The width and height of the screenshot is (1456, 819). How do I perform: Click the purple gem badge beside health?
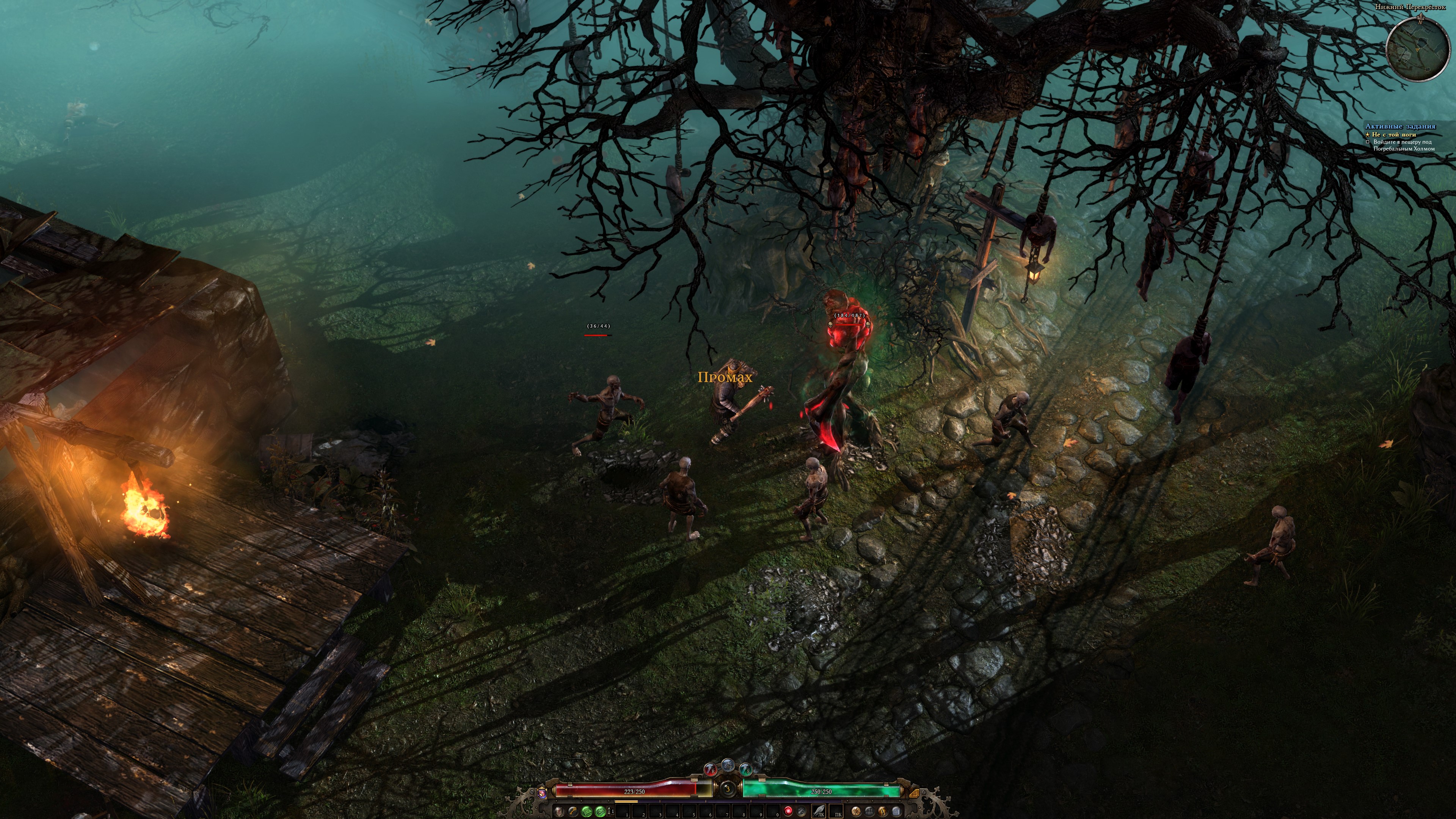(x=542, y=793)
